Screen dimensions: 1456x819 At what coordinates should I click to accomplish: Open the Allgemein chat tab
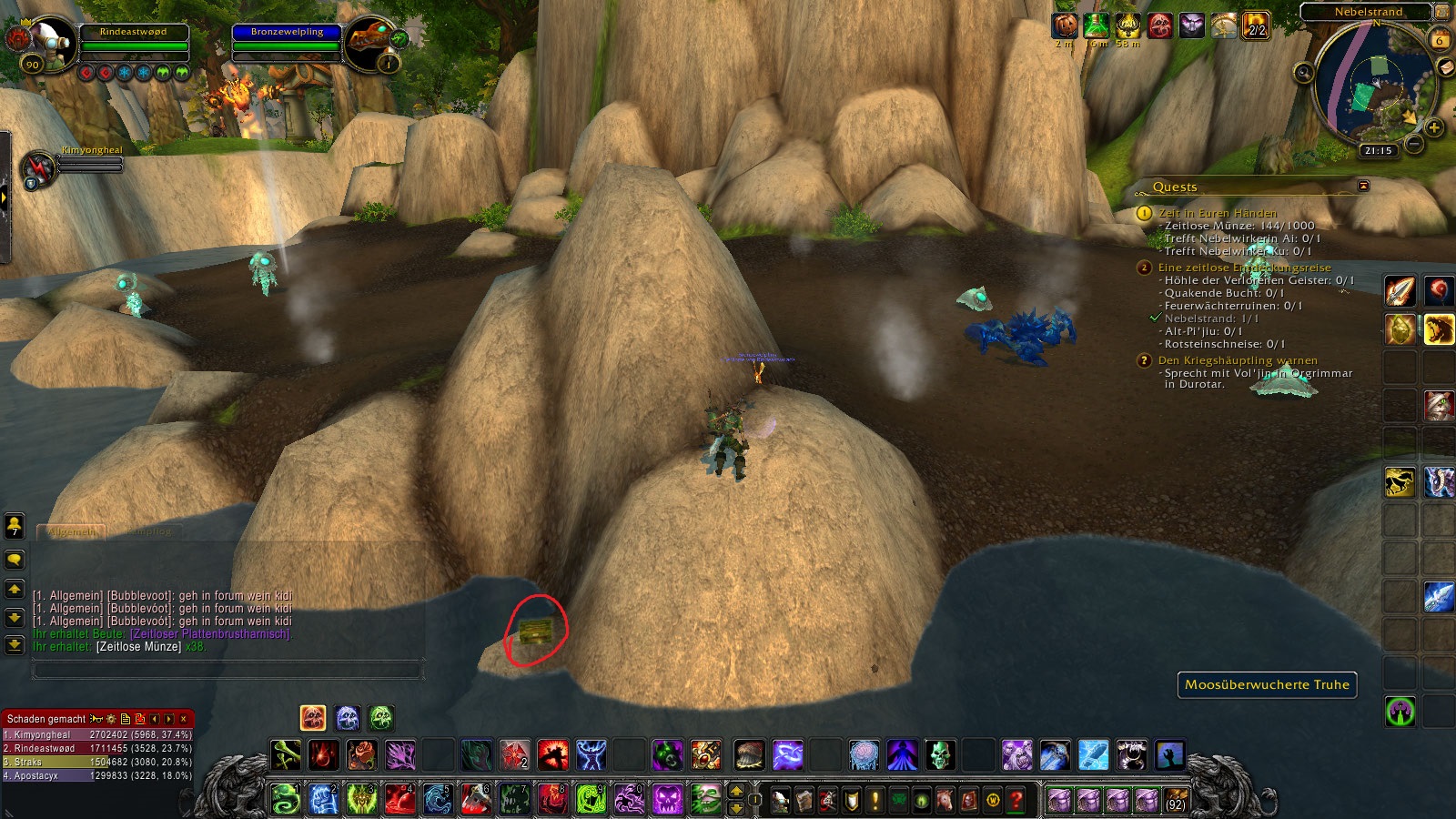tap(71, 531)
